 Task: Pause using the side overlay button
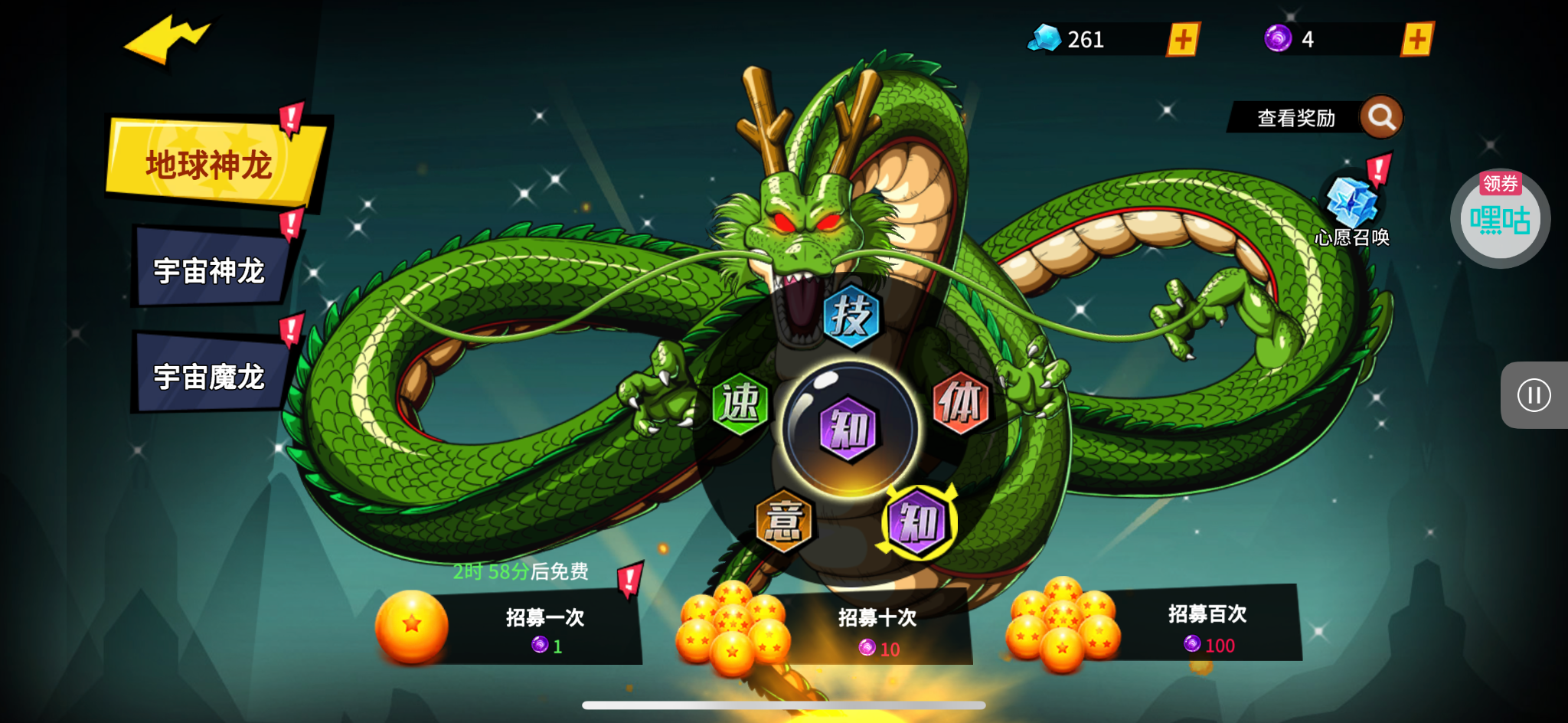click(x=1534, y=395)
